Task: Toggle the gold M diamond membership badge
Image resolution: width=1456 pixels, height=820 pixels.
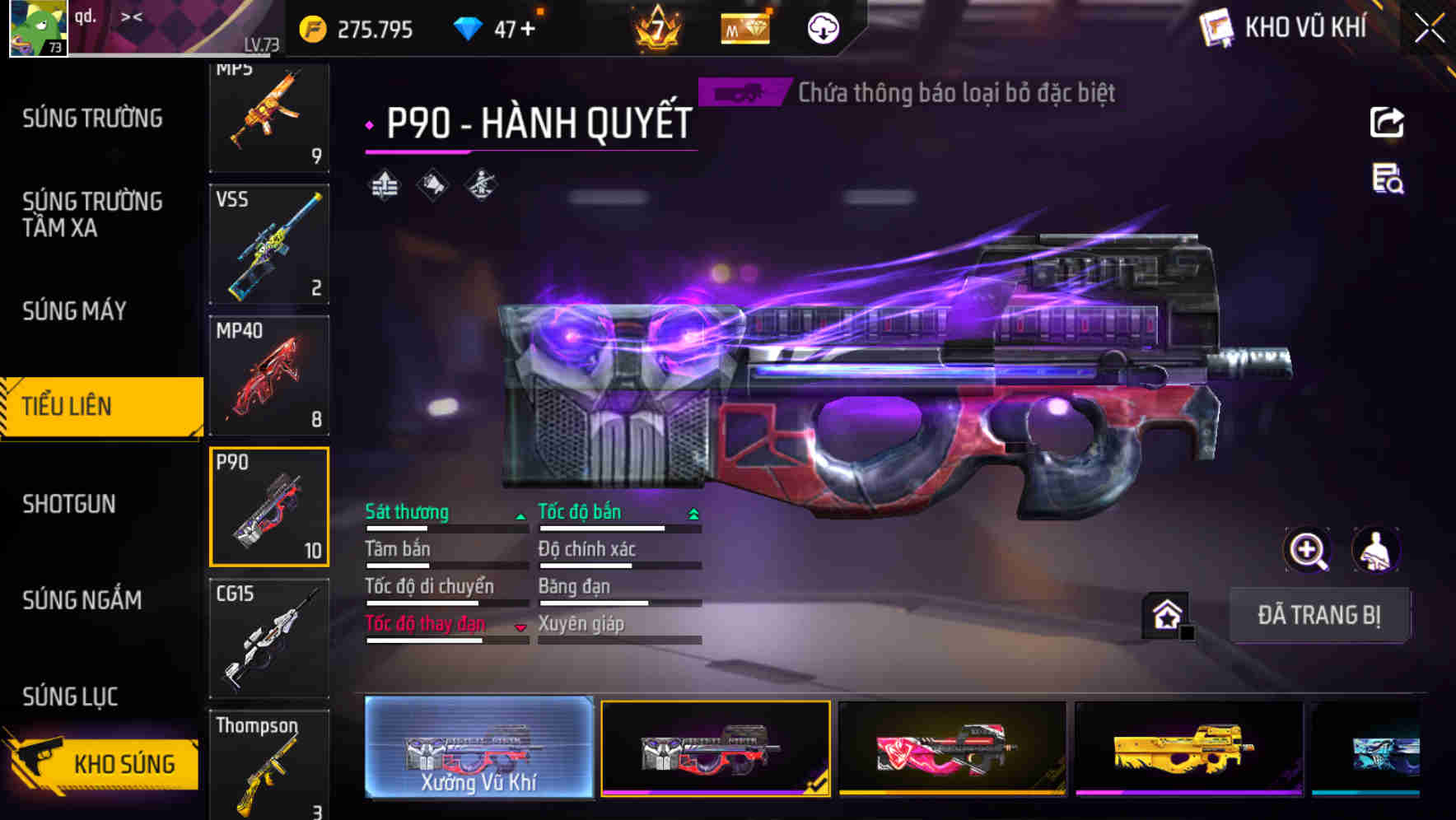Action: tap(745, 27)
